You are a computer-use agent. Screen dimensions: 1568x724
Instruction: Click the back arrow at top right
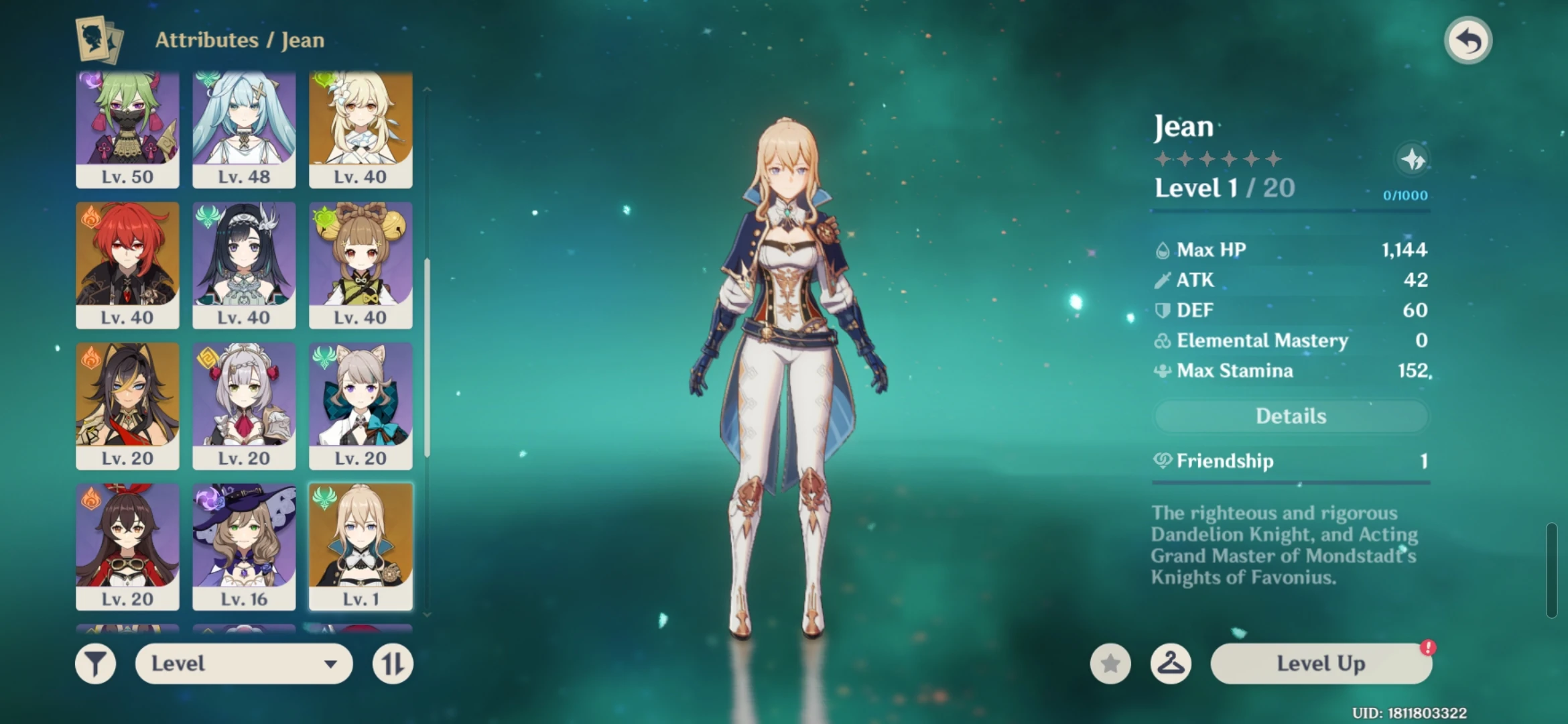1467,40
